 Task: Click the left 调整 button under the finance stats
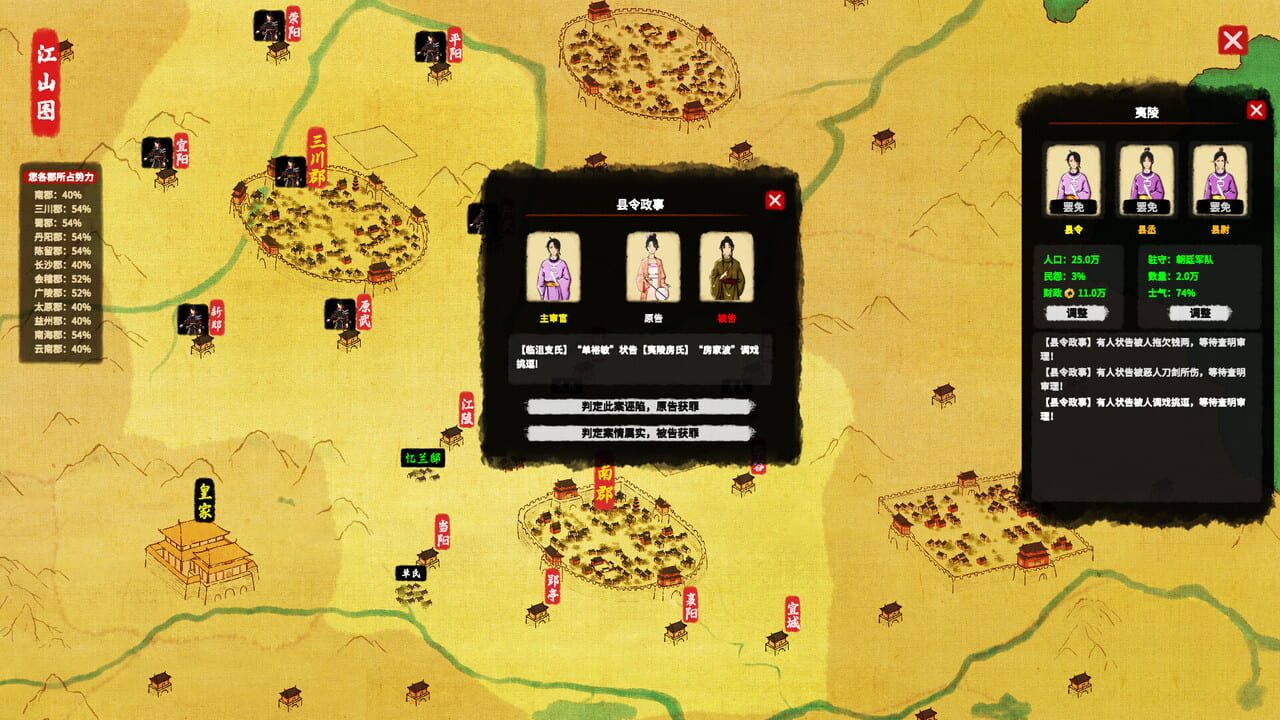click(1078, 314)
